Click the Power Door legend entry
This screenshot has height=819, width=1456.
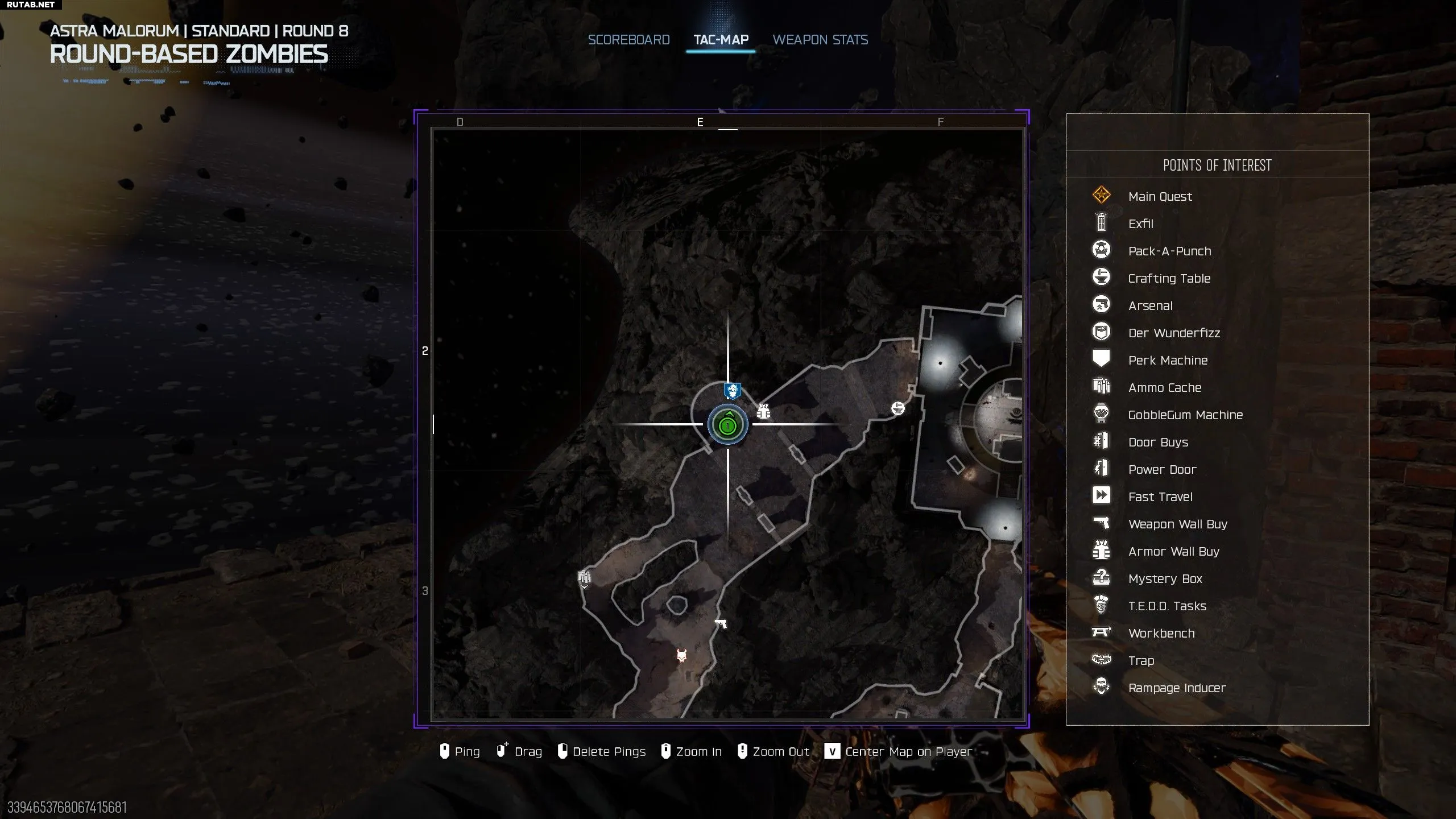(1162, 469)
